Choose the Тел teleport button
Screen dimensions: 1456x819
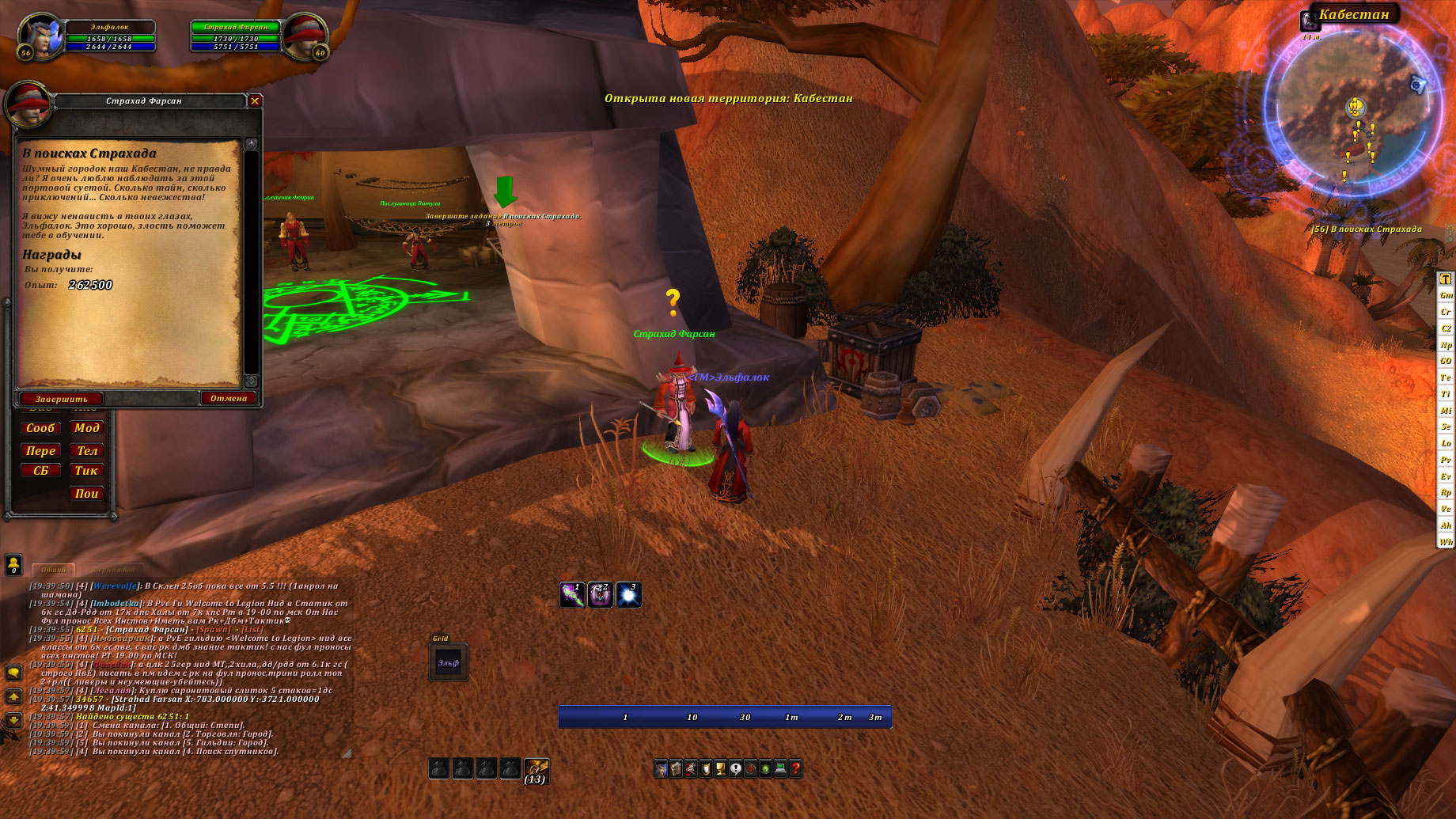(87, 450)
